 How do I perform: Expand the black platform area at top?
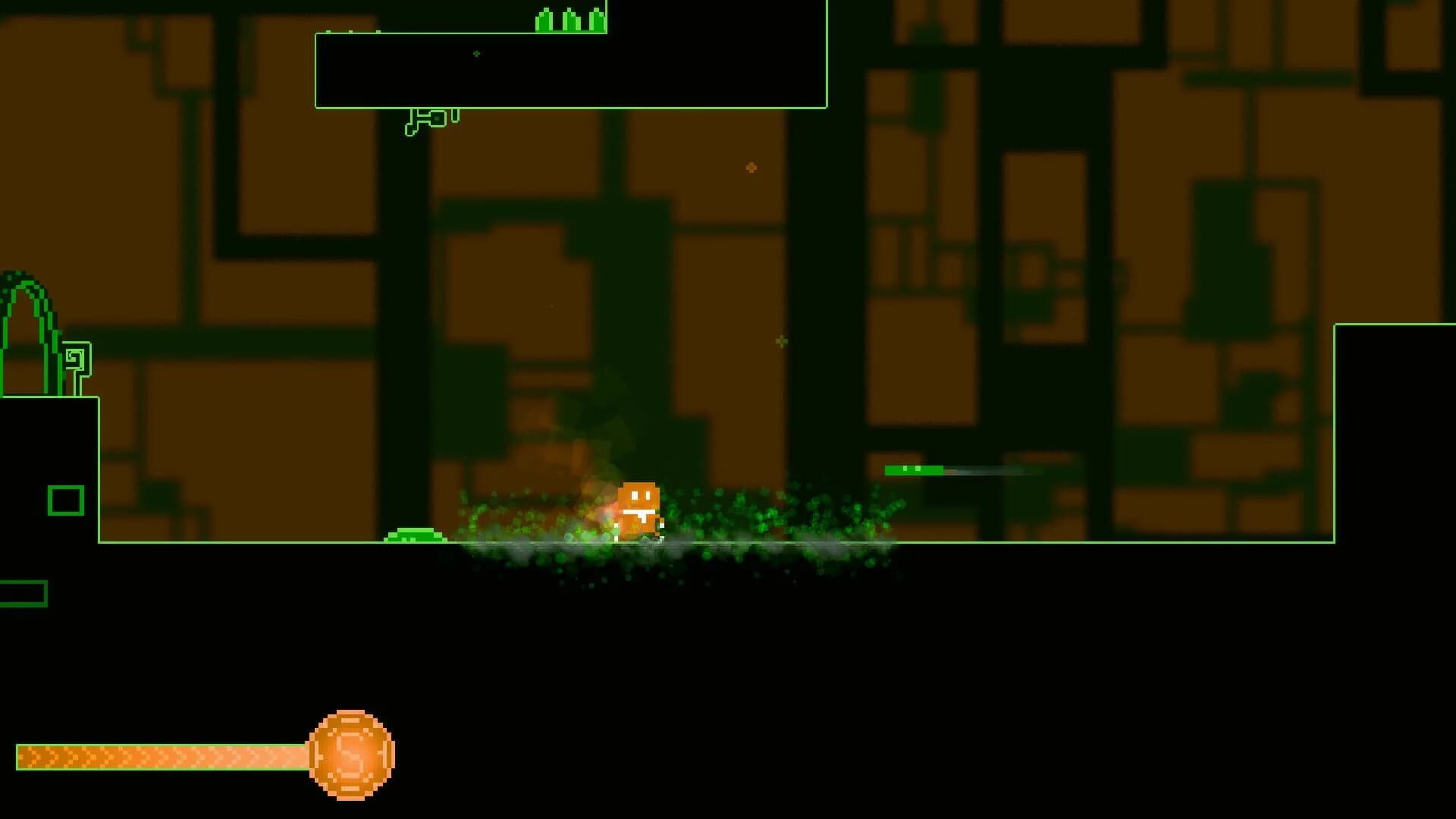click(569, 68)
